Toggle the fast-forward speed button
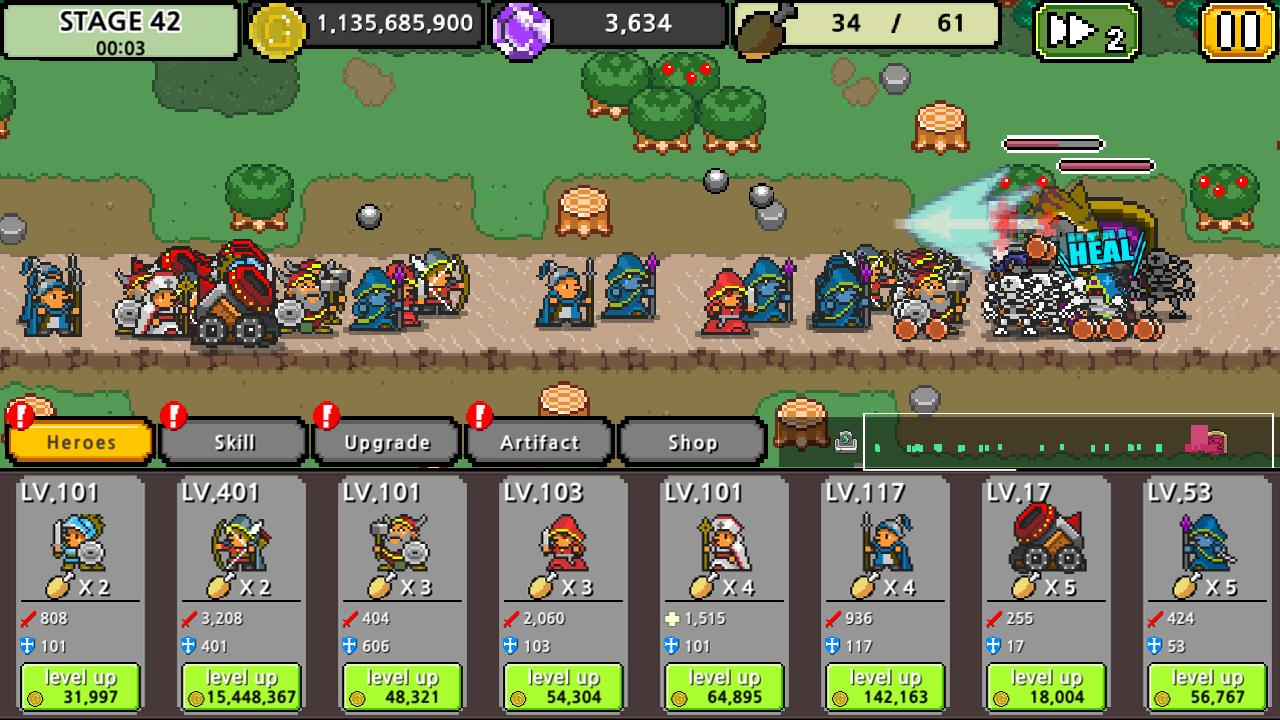1280x720 pixels. [1087, 32]
